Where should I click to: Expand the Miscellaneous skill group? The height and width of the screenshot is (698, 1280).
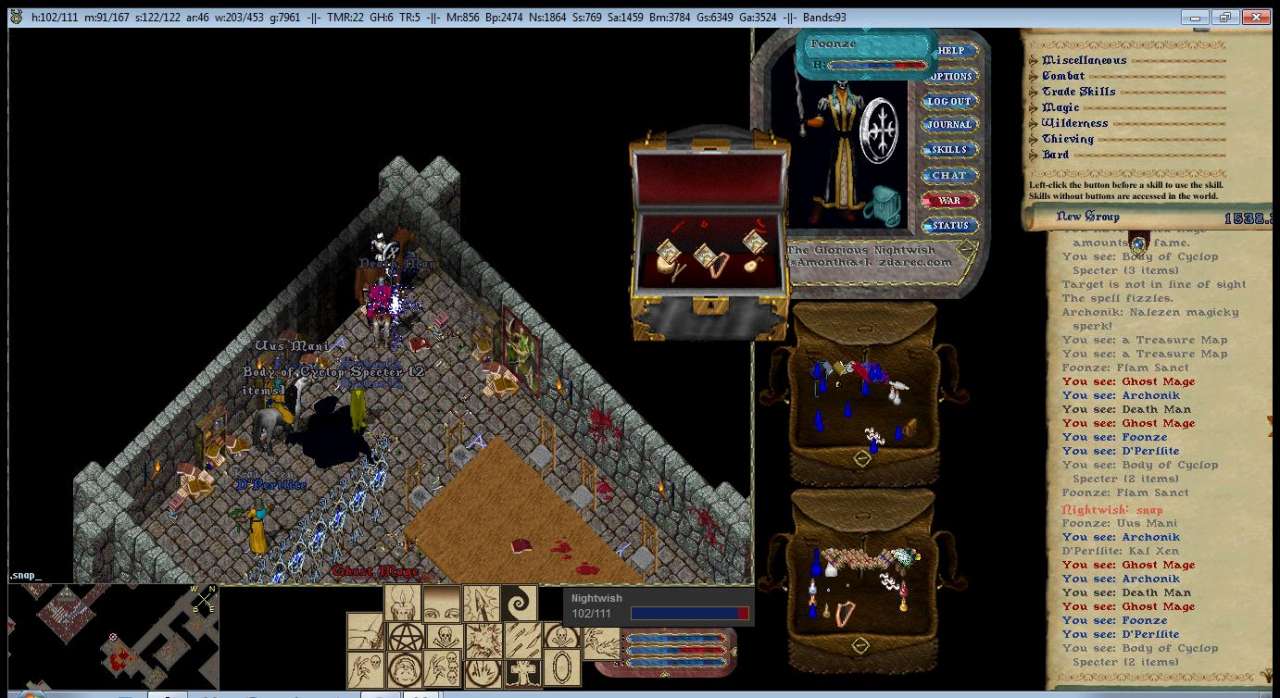click(1034, 61)
